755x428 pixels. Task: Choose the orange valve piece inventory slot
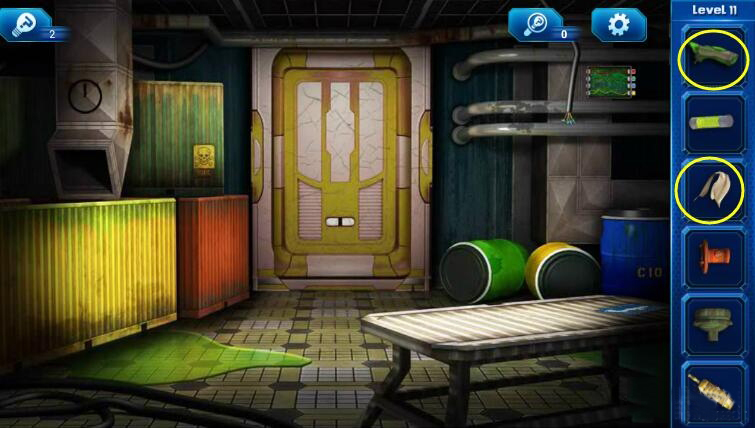pyautogui.click(x=711, y=256)
